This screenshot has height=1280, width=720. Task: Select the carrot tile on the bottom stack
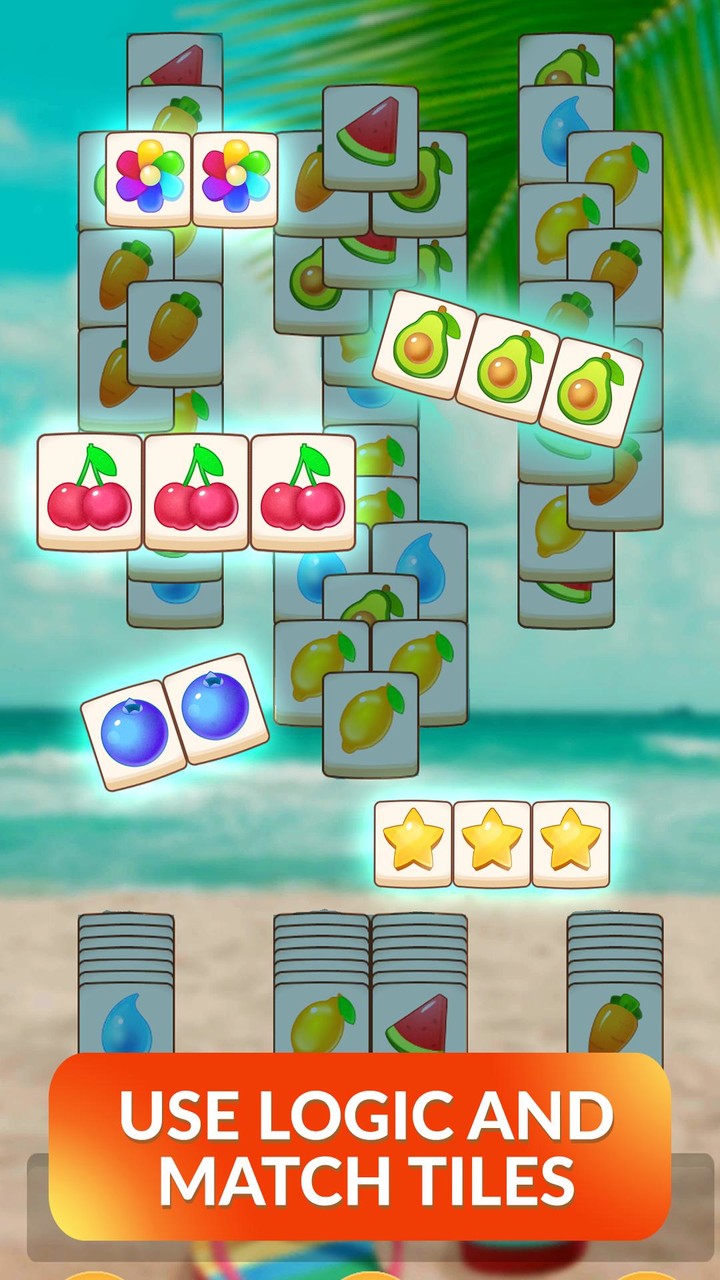click(x=614, y=1020)
